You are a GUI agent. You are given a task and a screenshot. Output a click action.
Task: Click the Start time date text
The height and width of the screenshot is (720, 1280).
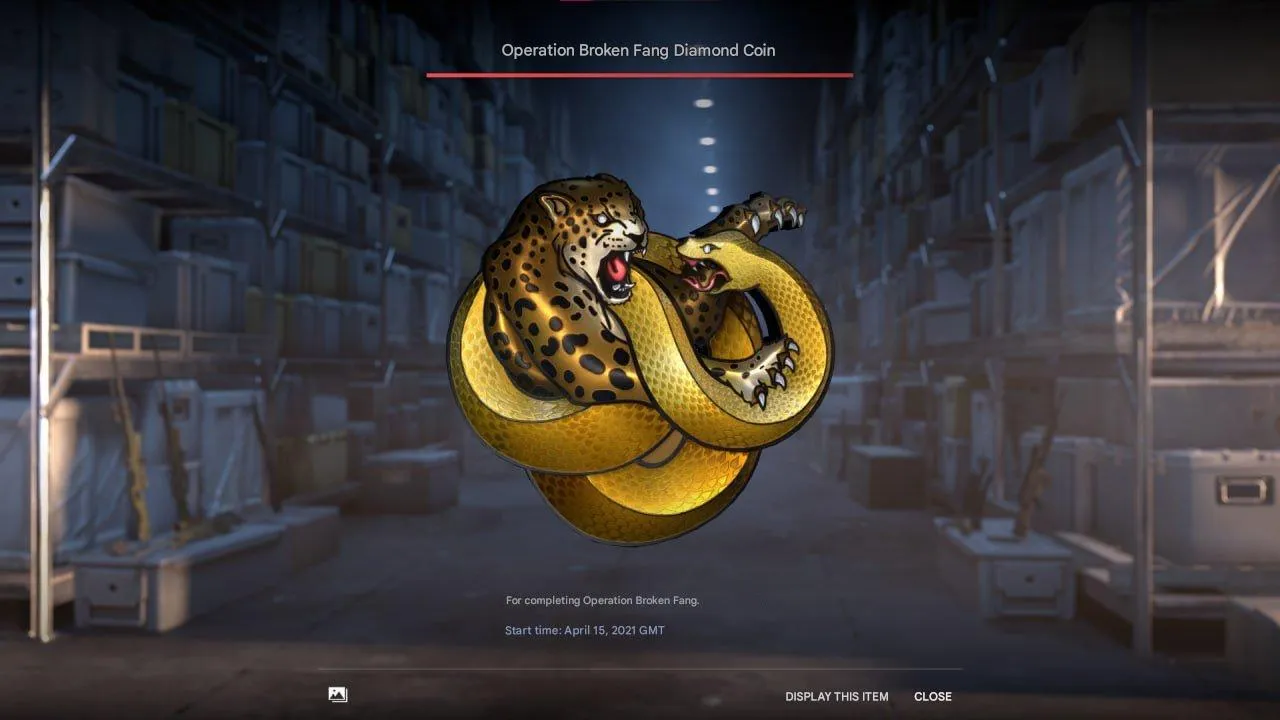coord(585,630)
